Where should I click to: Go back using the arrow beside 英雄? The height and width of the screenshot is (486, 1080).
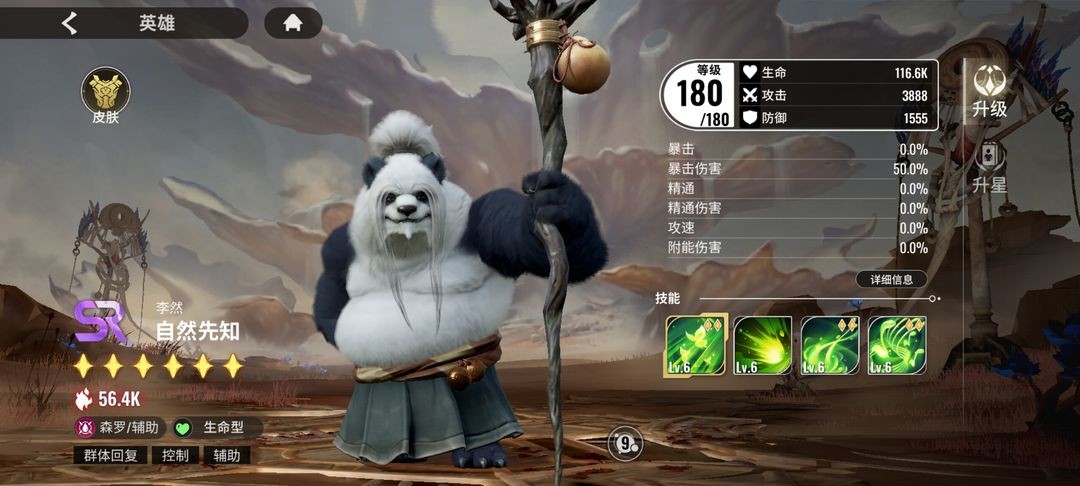pos(69,23)
